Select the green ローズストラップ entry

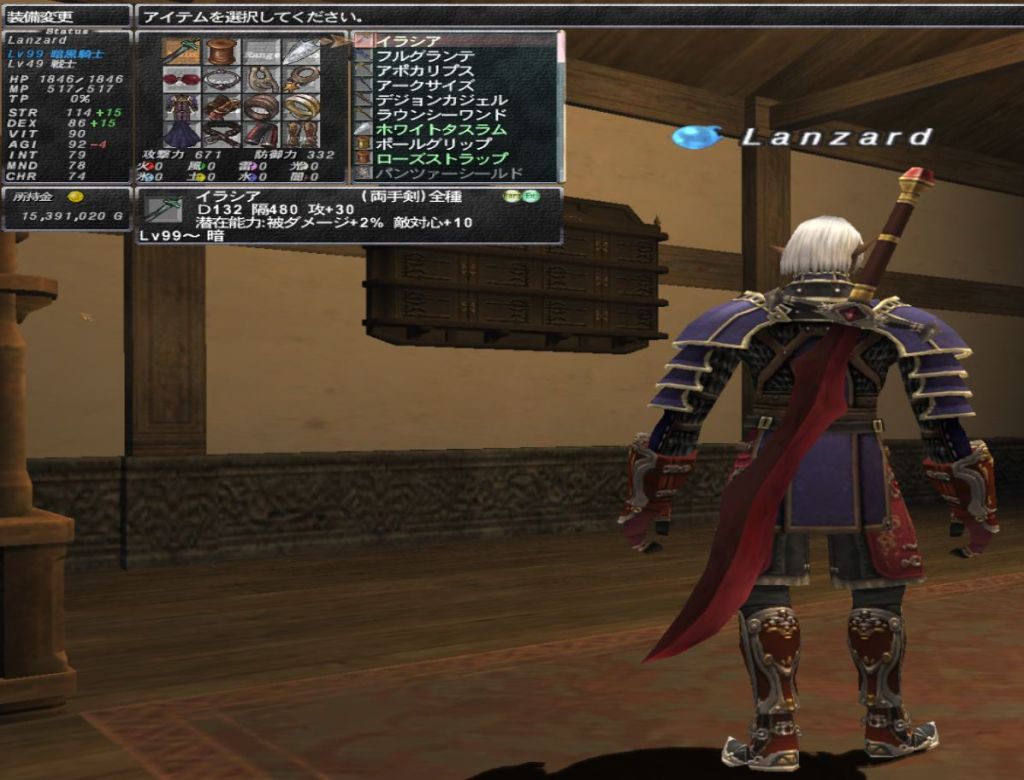441,158
